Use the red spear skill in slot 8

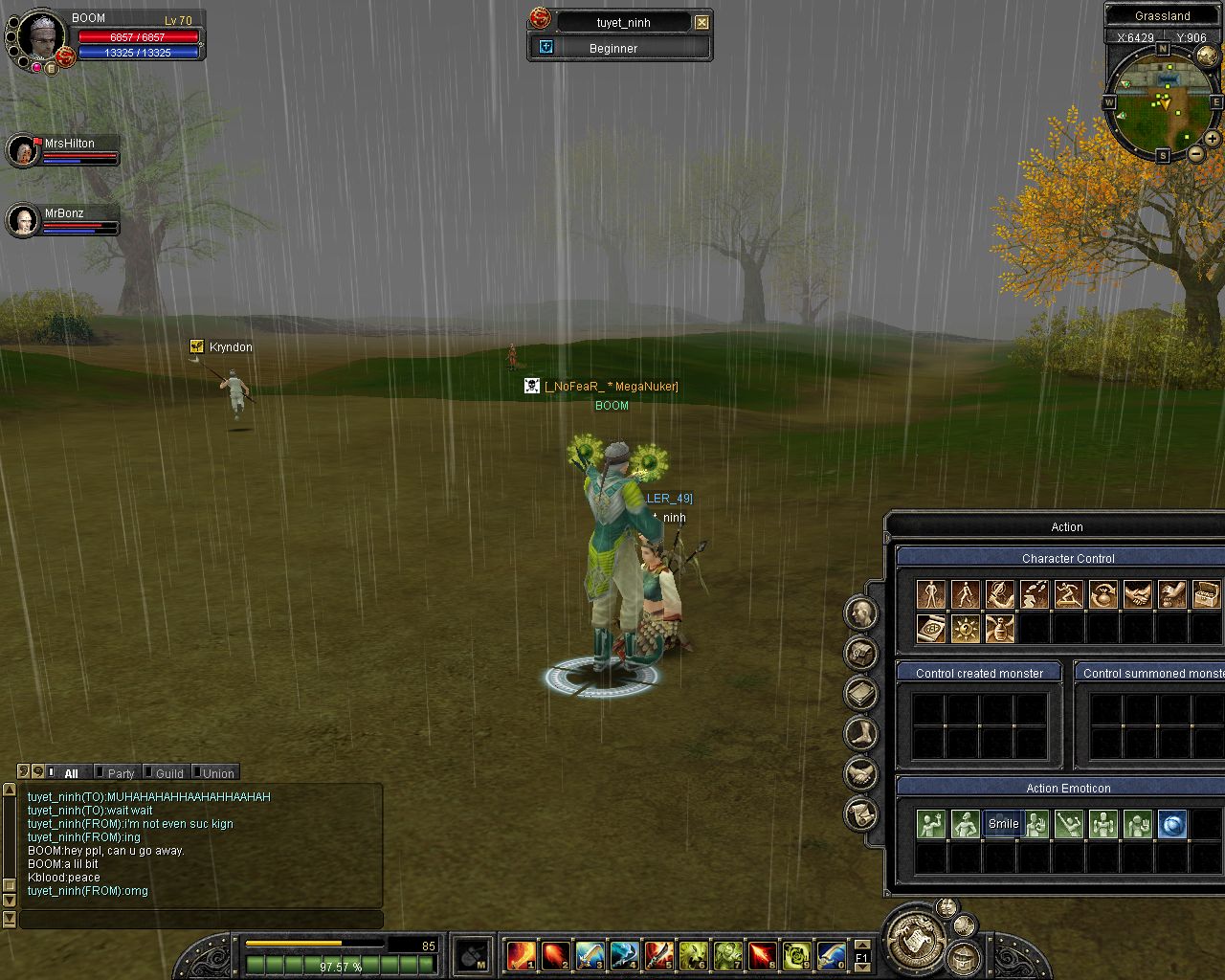coord(762,955)
